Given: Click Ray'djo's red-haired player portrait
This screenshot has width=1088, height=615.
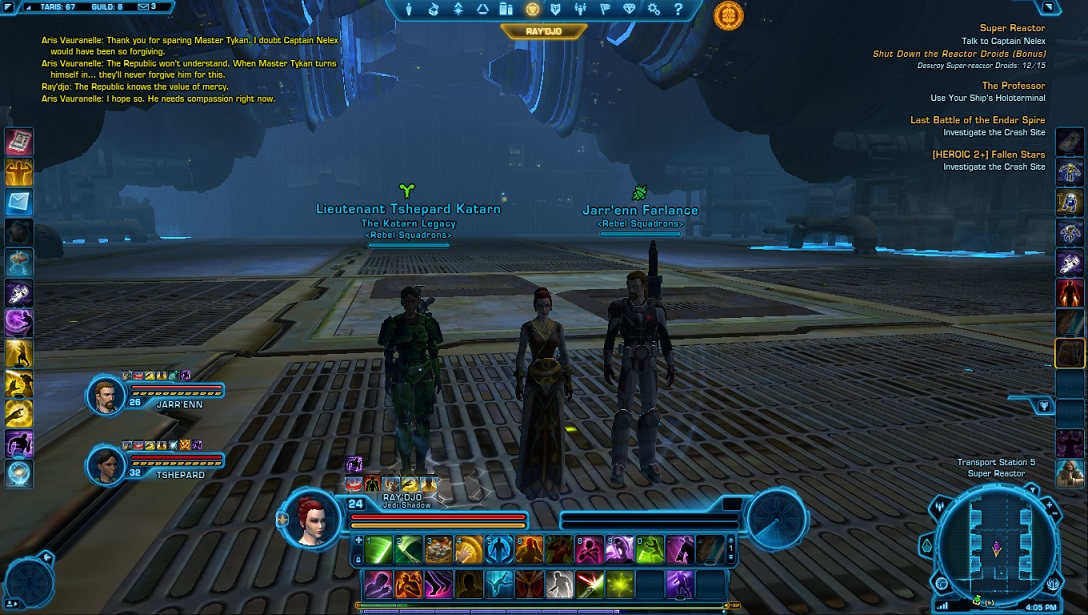Looking at the screenshot, I should pyautogui.click(x=310, y=518).
